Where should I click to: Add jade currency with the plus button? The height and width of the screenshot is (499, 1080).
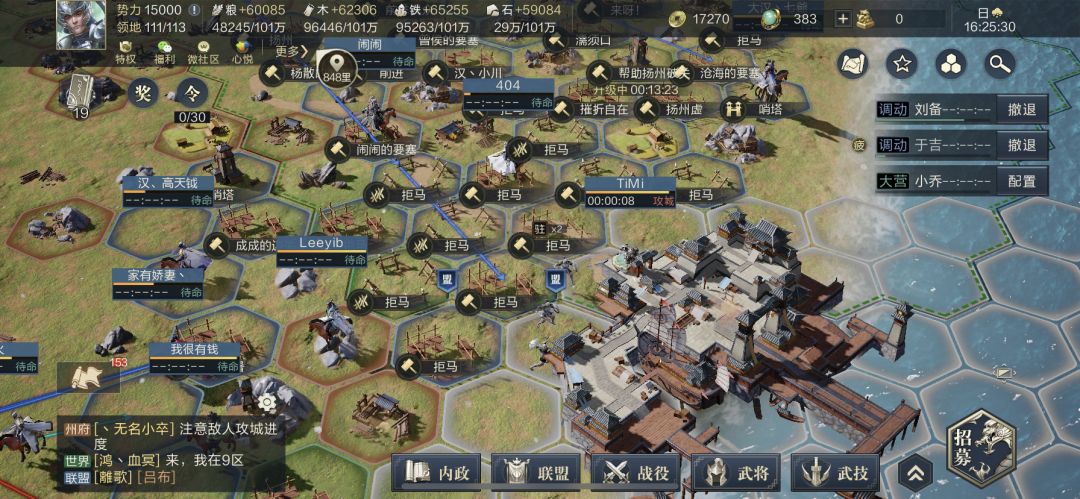pyautogui.click(x=843, y=18)
